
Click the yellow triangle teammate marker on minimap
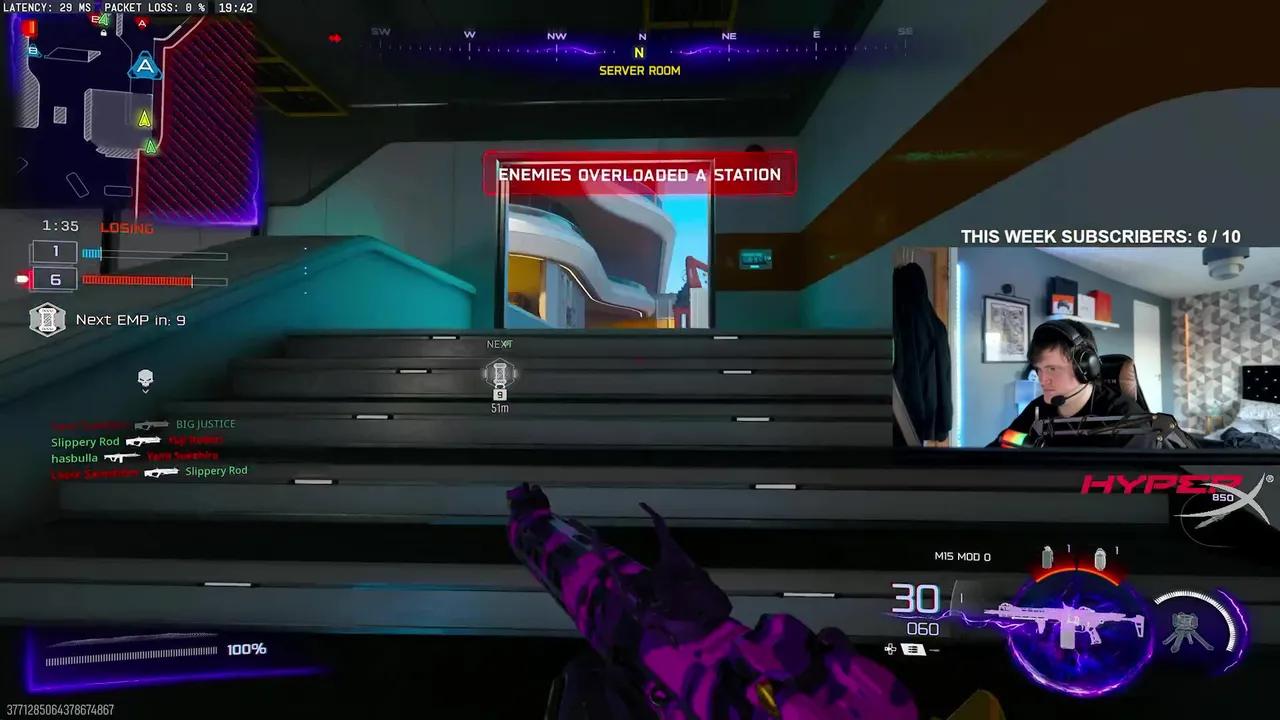click(143, 120)
